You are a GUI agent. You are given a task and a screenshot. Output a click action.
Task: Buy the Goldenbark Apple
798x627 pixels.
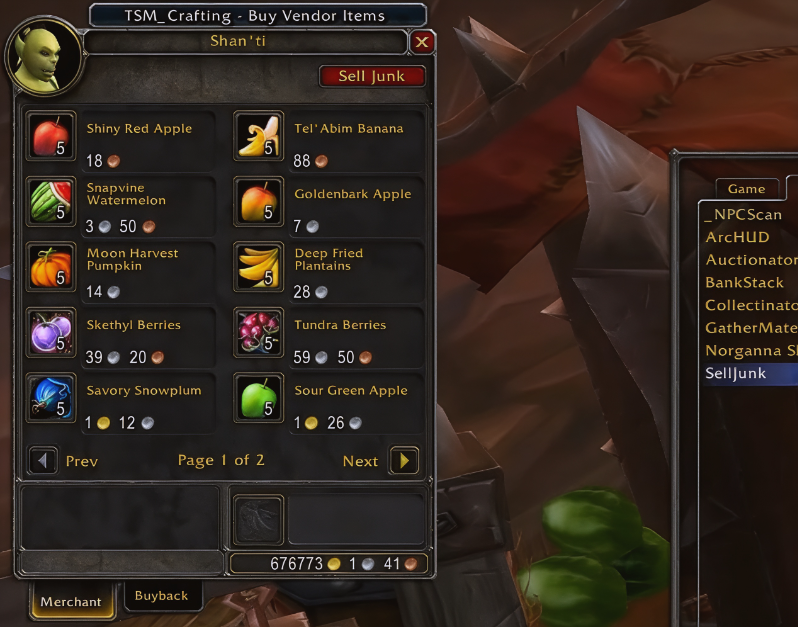258,201
